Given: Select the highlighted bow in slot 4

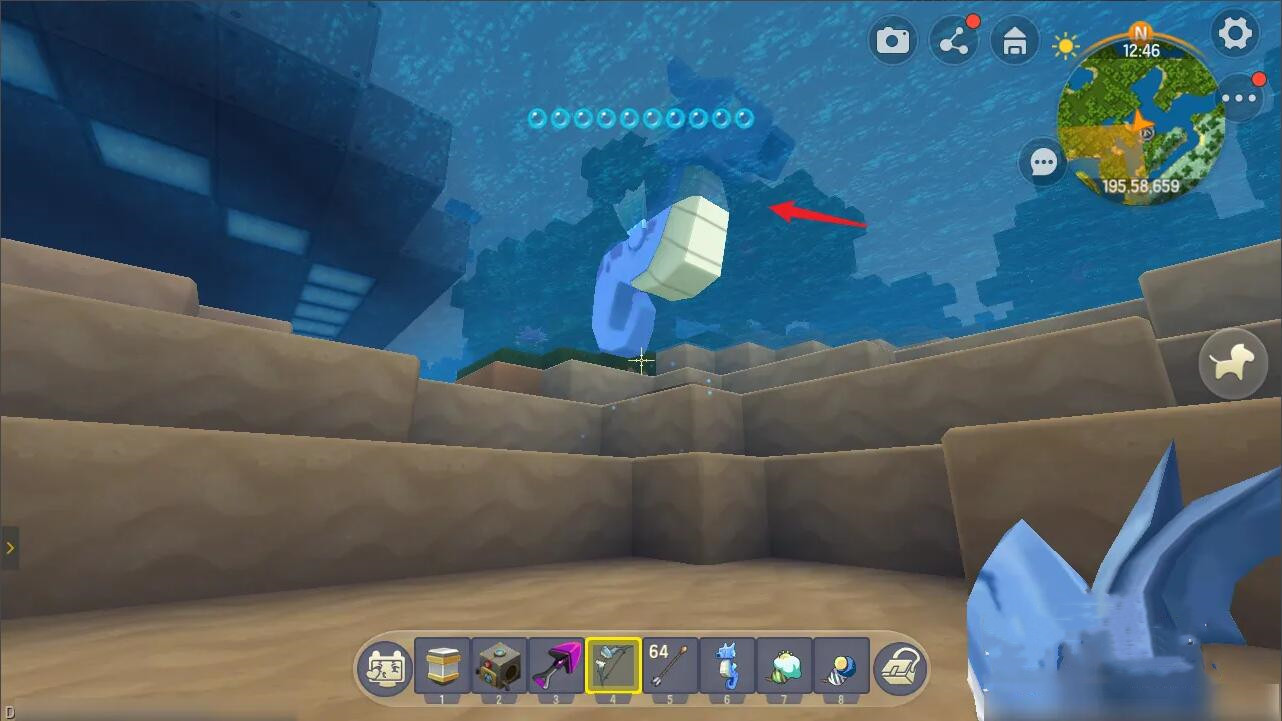Looking at the screenshot, I should click(x=613, y=665).
